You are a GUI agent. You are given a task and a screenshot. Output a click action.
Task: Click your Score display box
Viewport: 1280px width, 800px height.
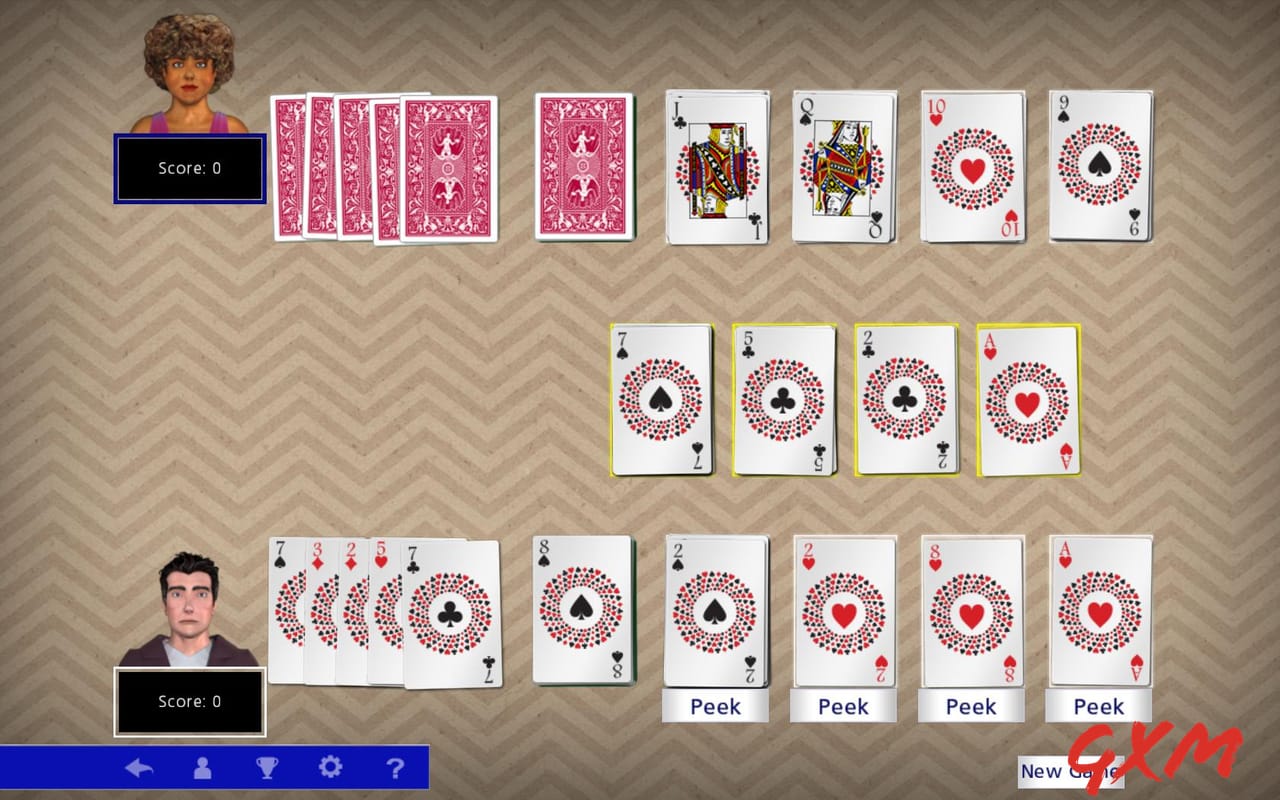190,701
